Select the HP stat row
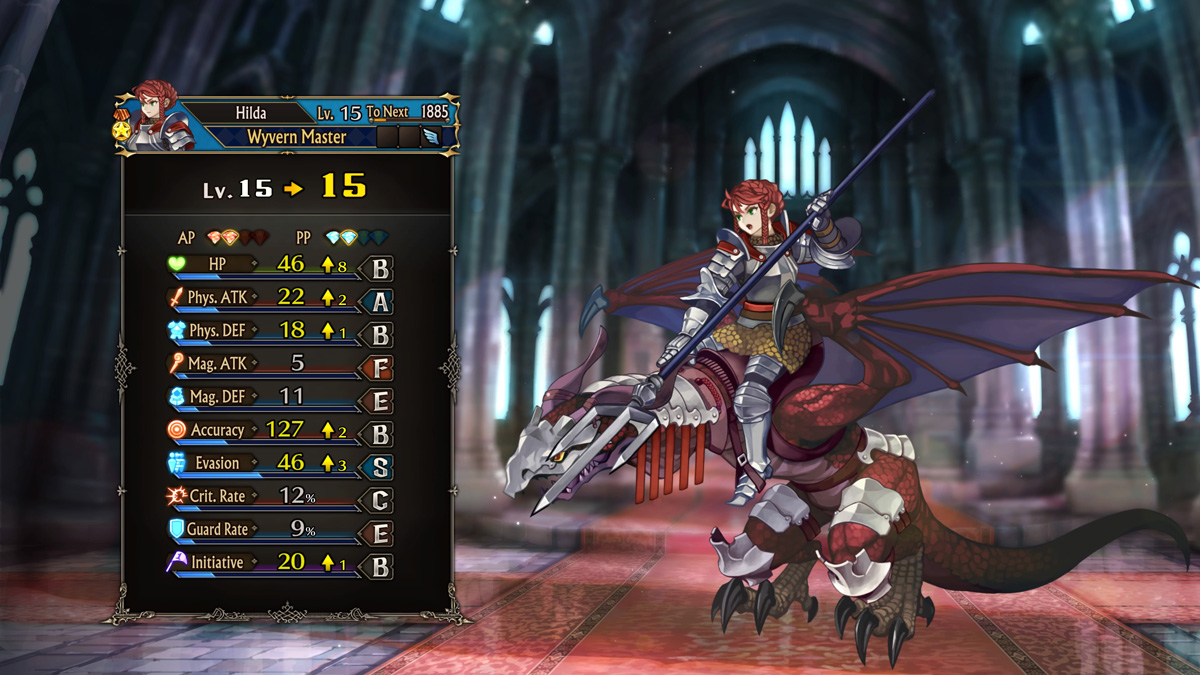Image resolution: width=1200 pixels, height=675 pixels. click(278, 265)
